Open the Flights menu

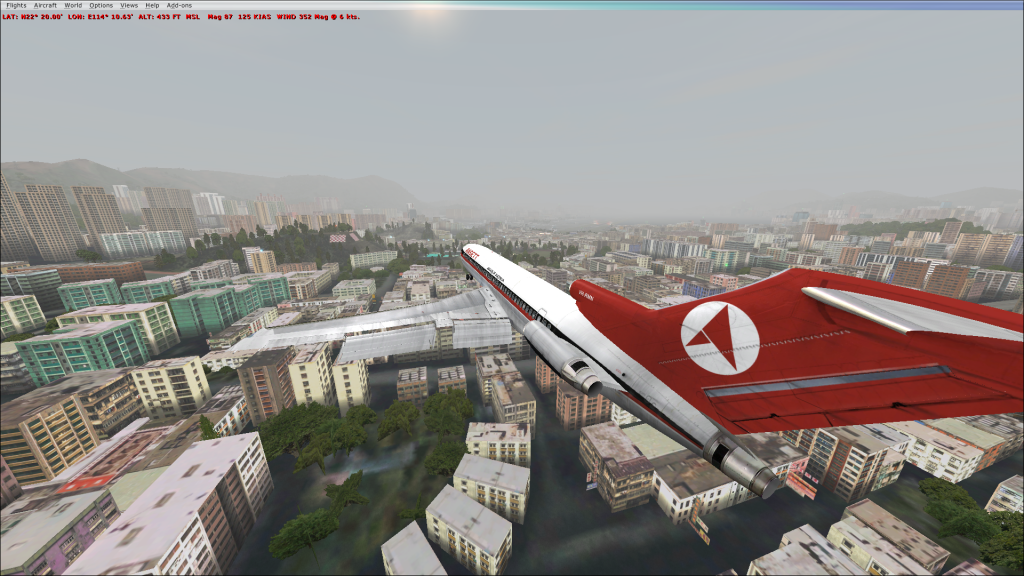pos(16,5)
